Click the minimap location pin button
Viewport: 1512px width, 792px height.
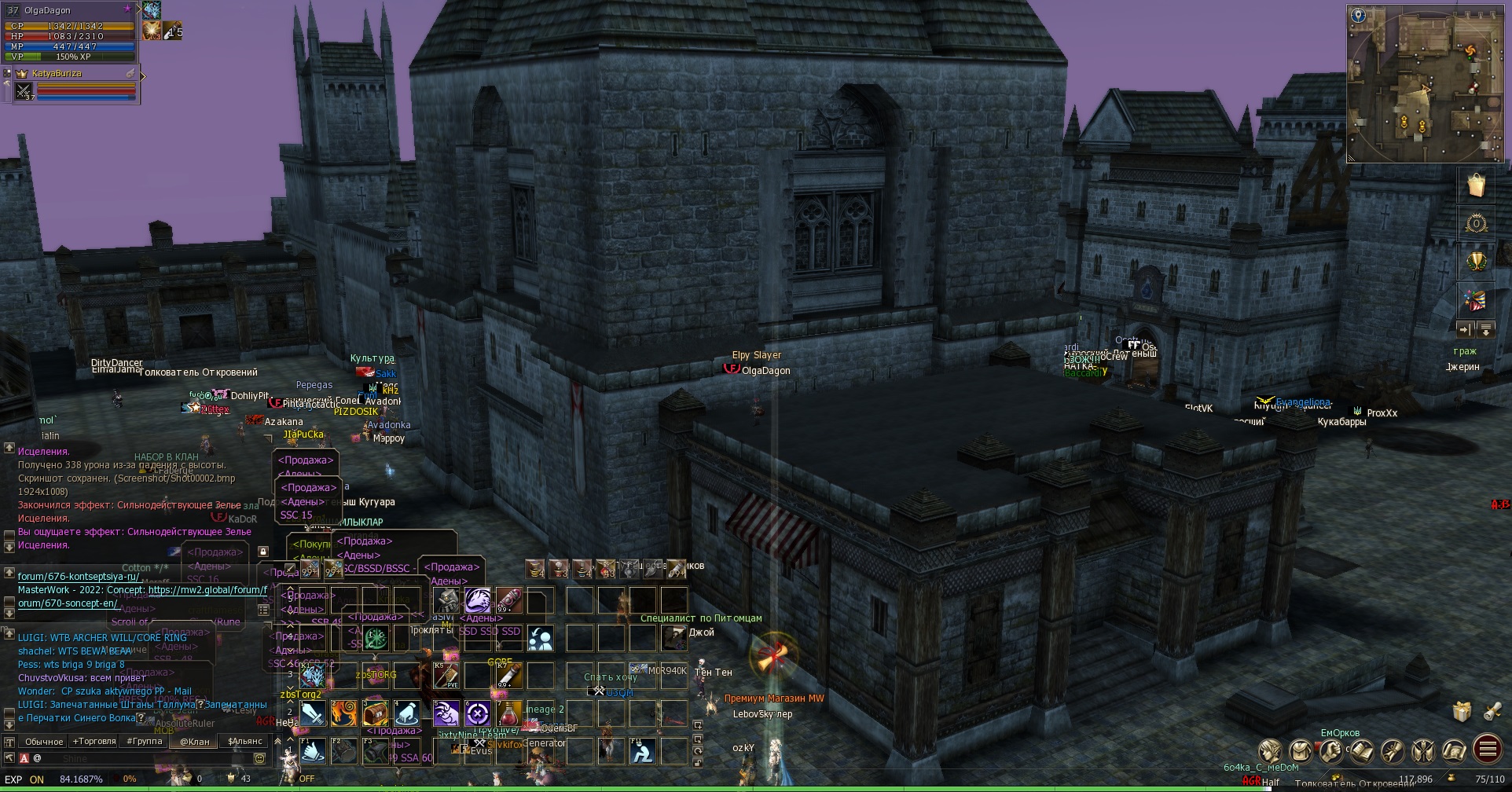[1358, 15]
